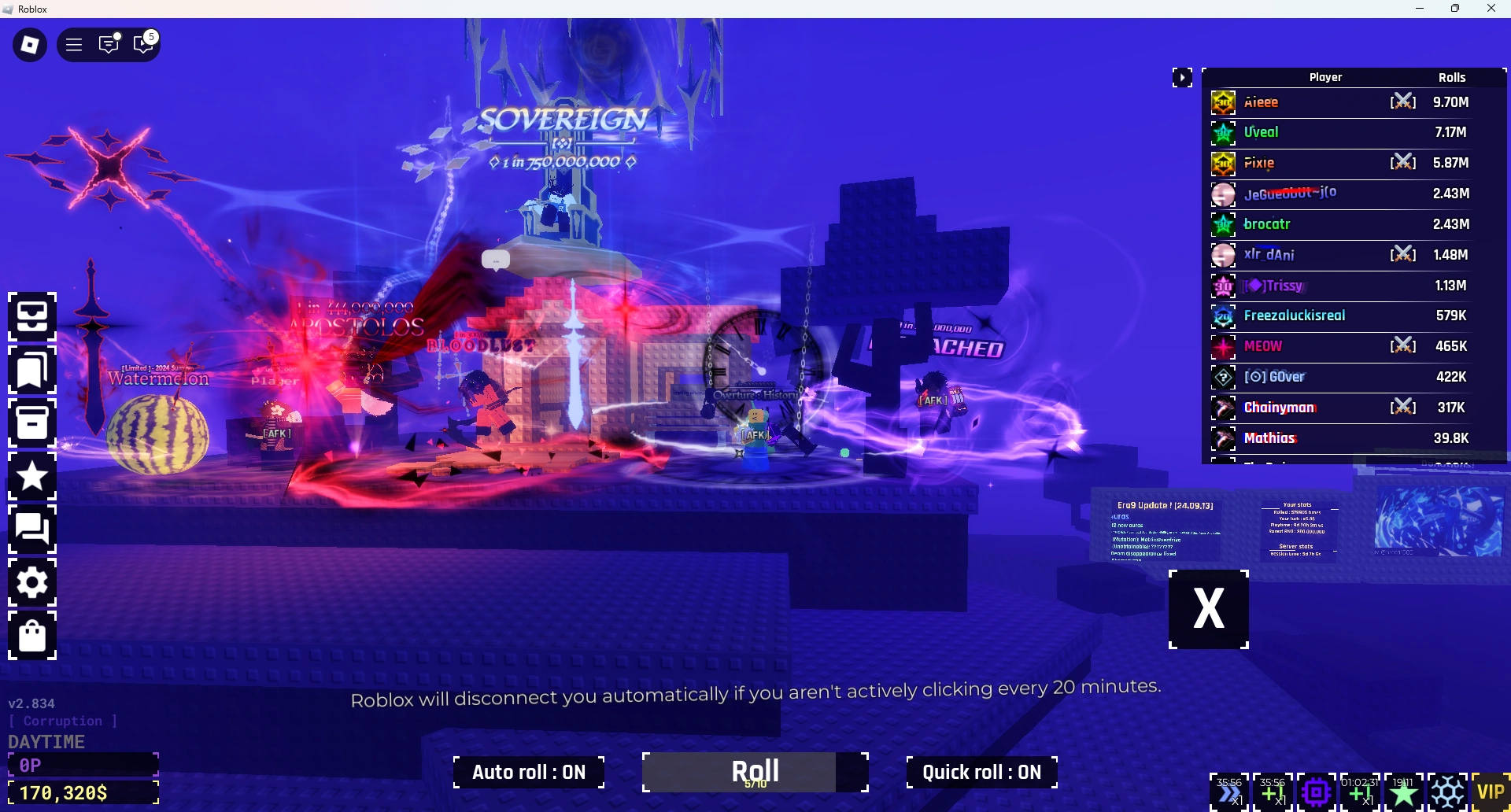Toggle Auto roll off
This screenshot has height=812, width=1511.
coord(528,772)
